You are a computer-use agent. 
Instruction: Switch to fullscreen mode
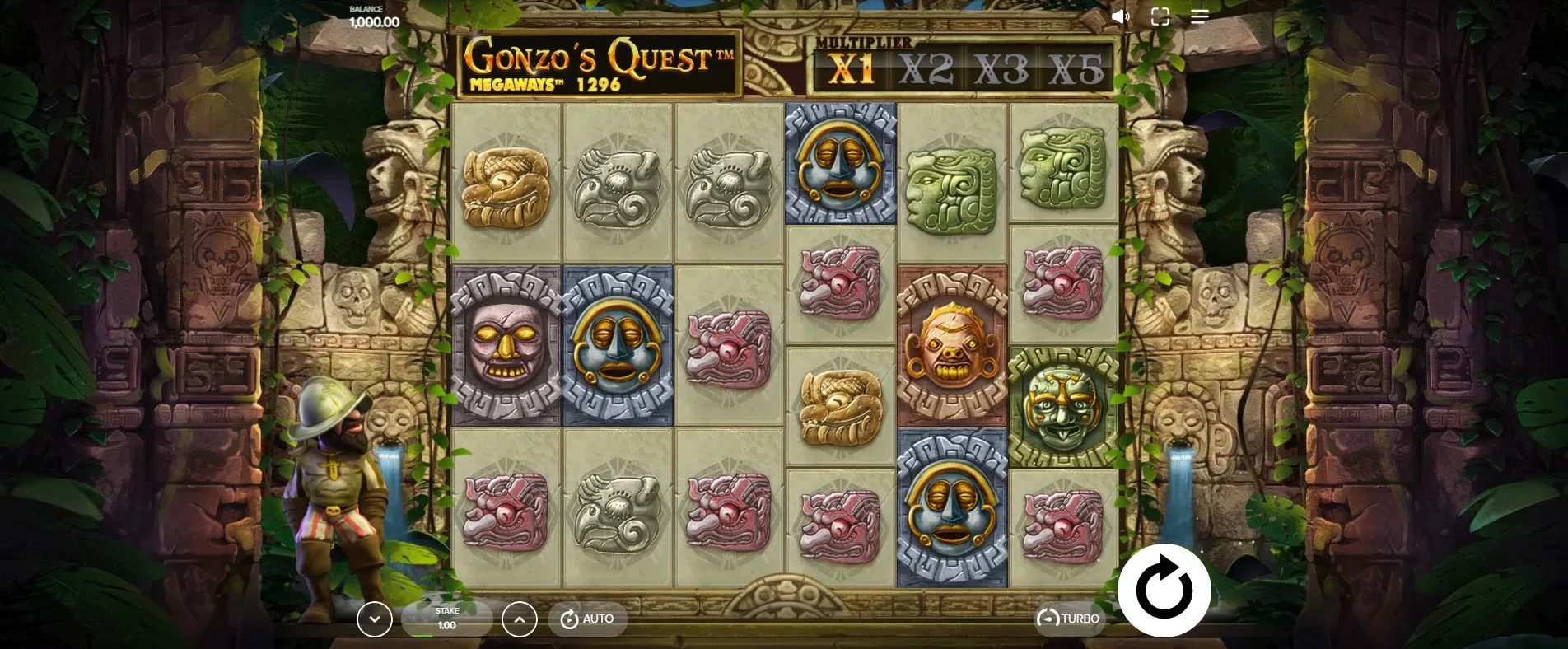click(x=1160, y=16)
